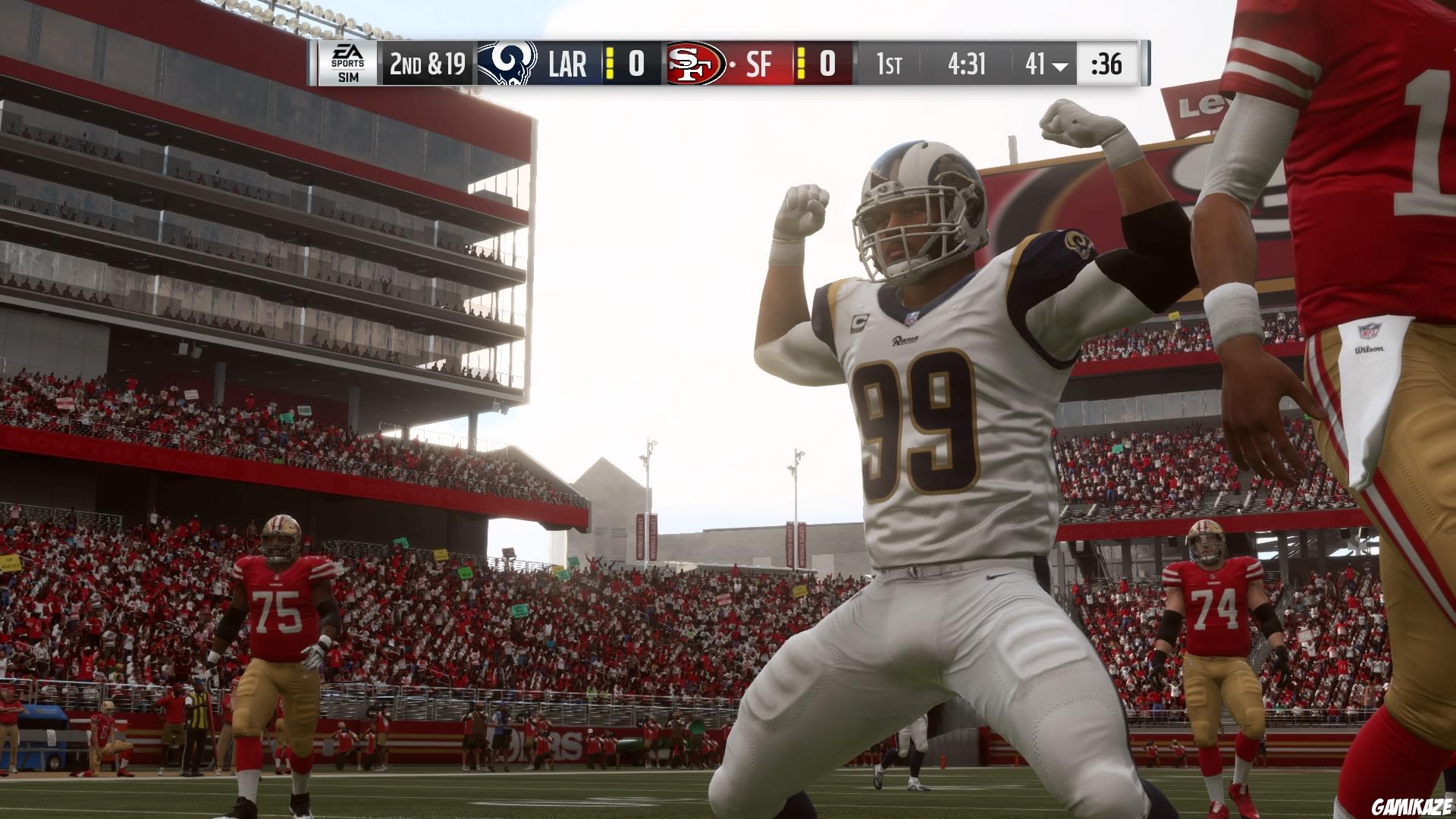Viewport: 1456px width, 819px height.
Task: Open the field position dropdown arrow beside 41
Action: [1059, 66]
